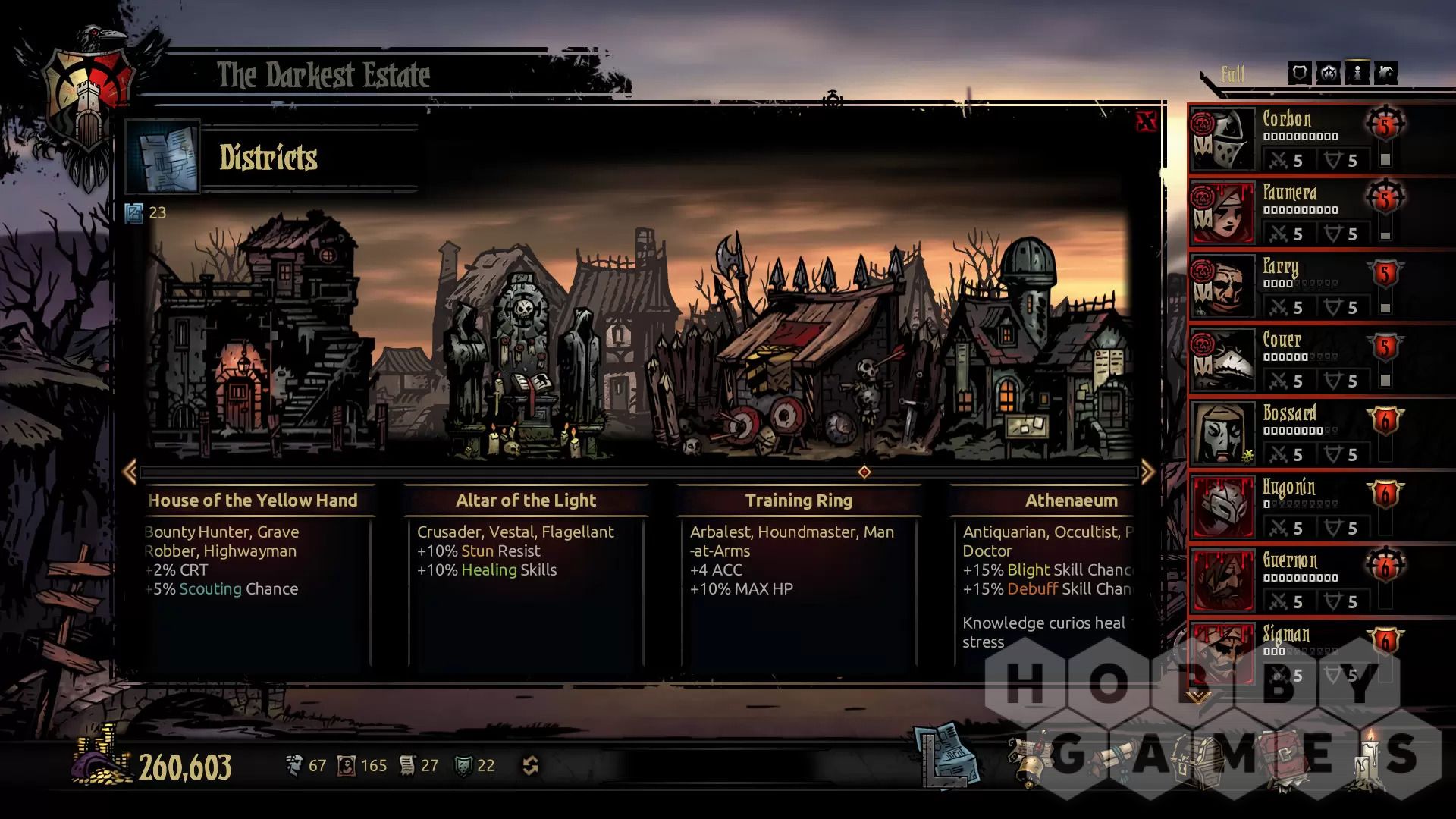Select the Athenaeum district panel
Image resolution: width=1456 pixels, height=819 pixels.
(1071, 500)
